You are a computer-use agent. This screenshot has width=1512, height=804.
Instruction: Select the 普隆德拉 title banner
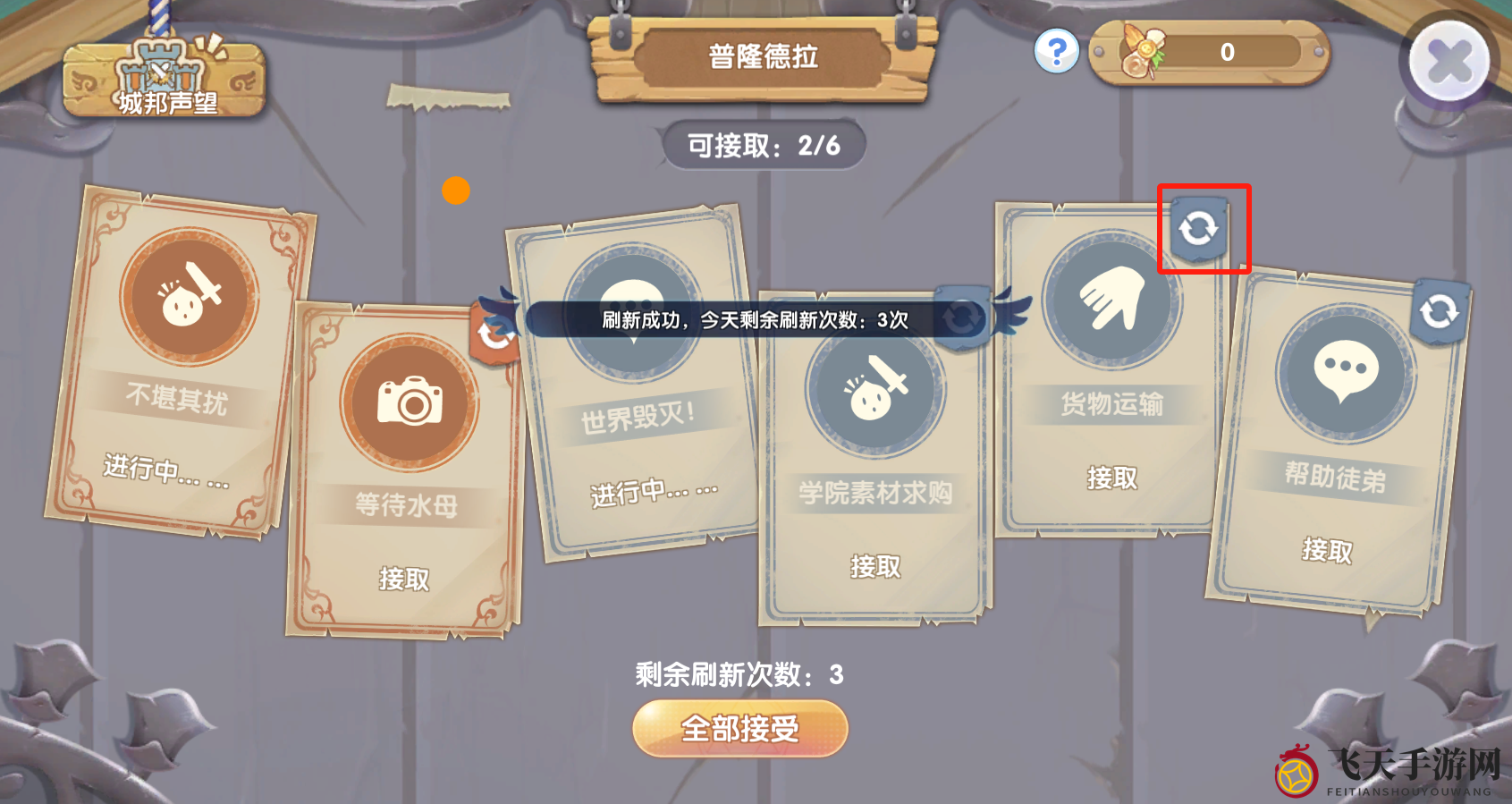click(763, 56)
